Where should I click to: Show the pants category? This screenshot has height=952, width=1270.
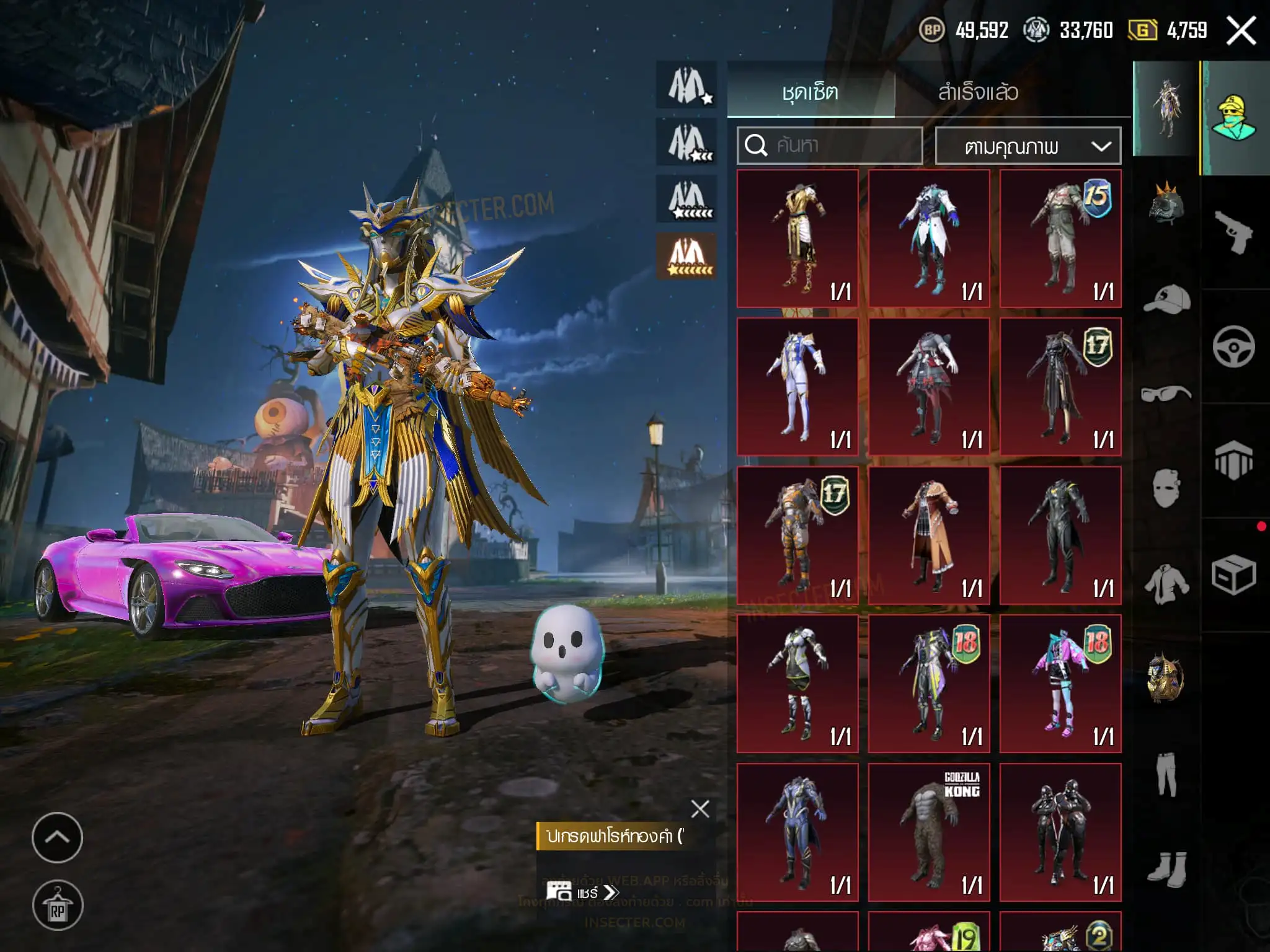pos(1166,773)
